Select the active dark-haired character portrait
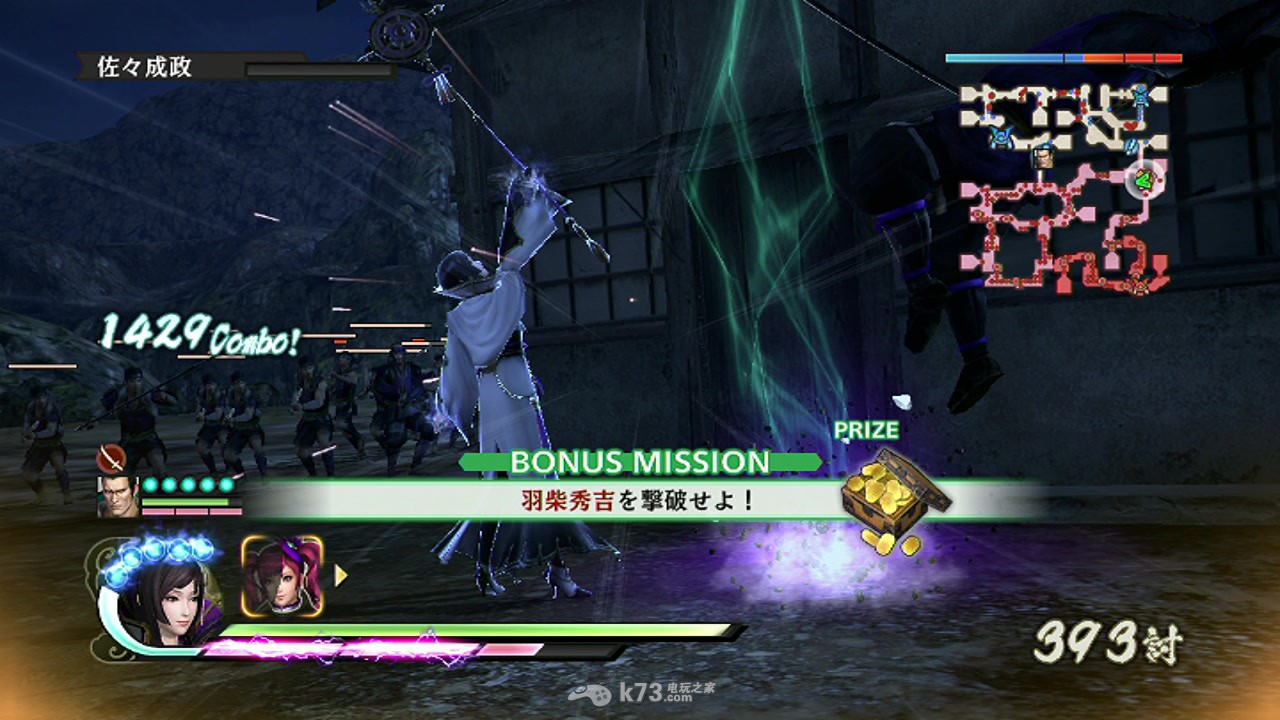1280x720 pixels. coord(159,598)
